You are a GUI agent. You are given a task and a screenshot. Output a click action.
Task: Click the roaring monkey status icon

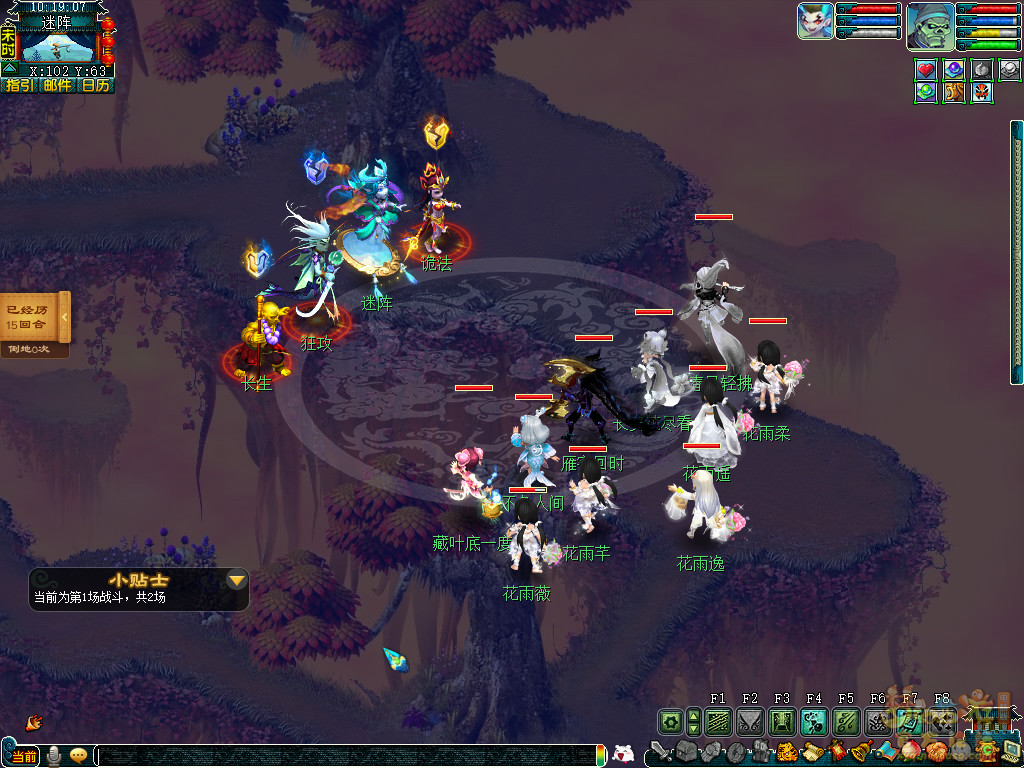coord(954,92)
